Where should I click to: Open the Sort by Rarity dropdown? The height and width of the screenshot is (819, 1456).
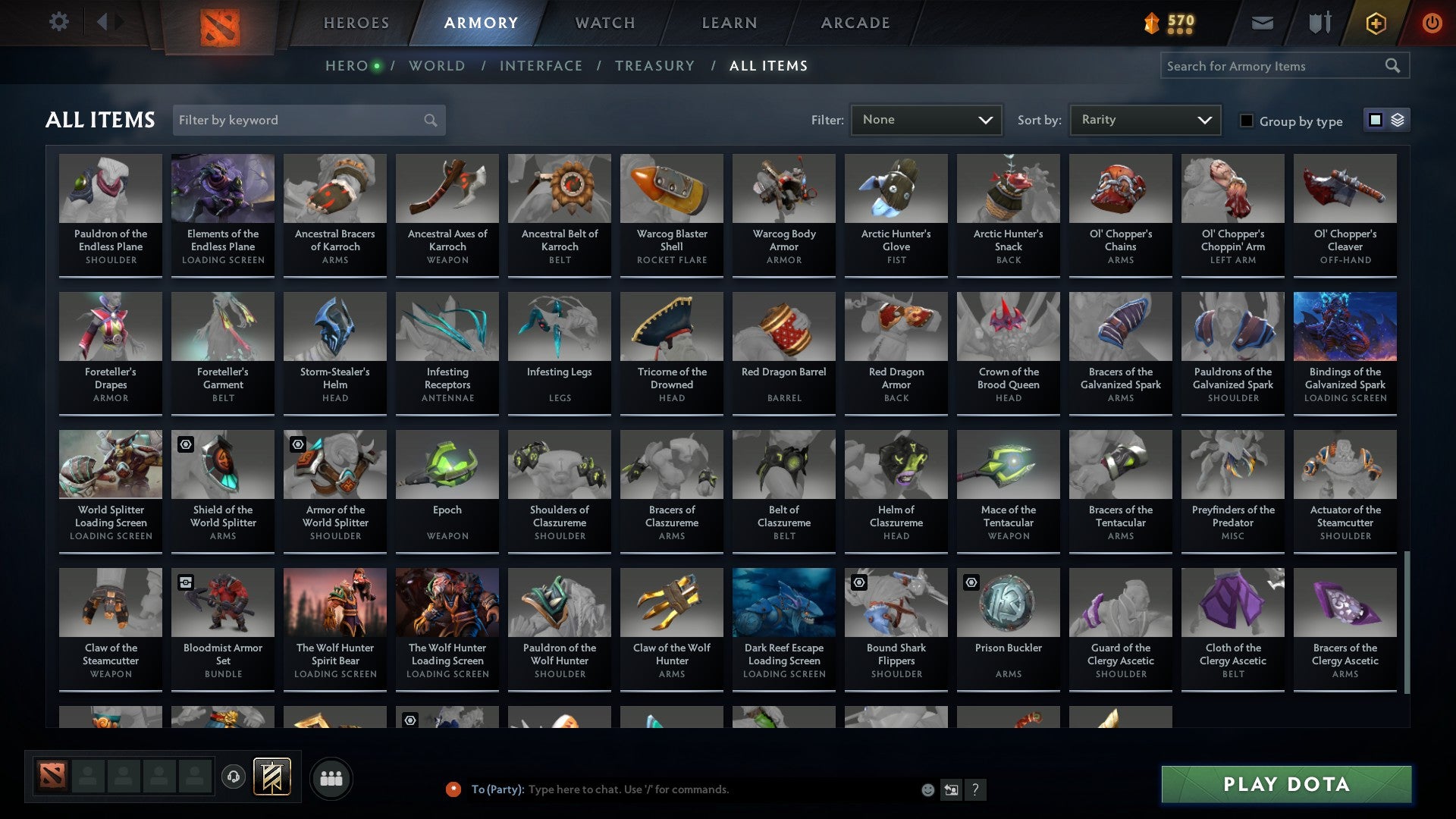1144,119
